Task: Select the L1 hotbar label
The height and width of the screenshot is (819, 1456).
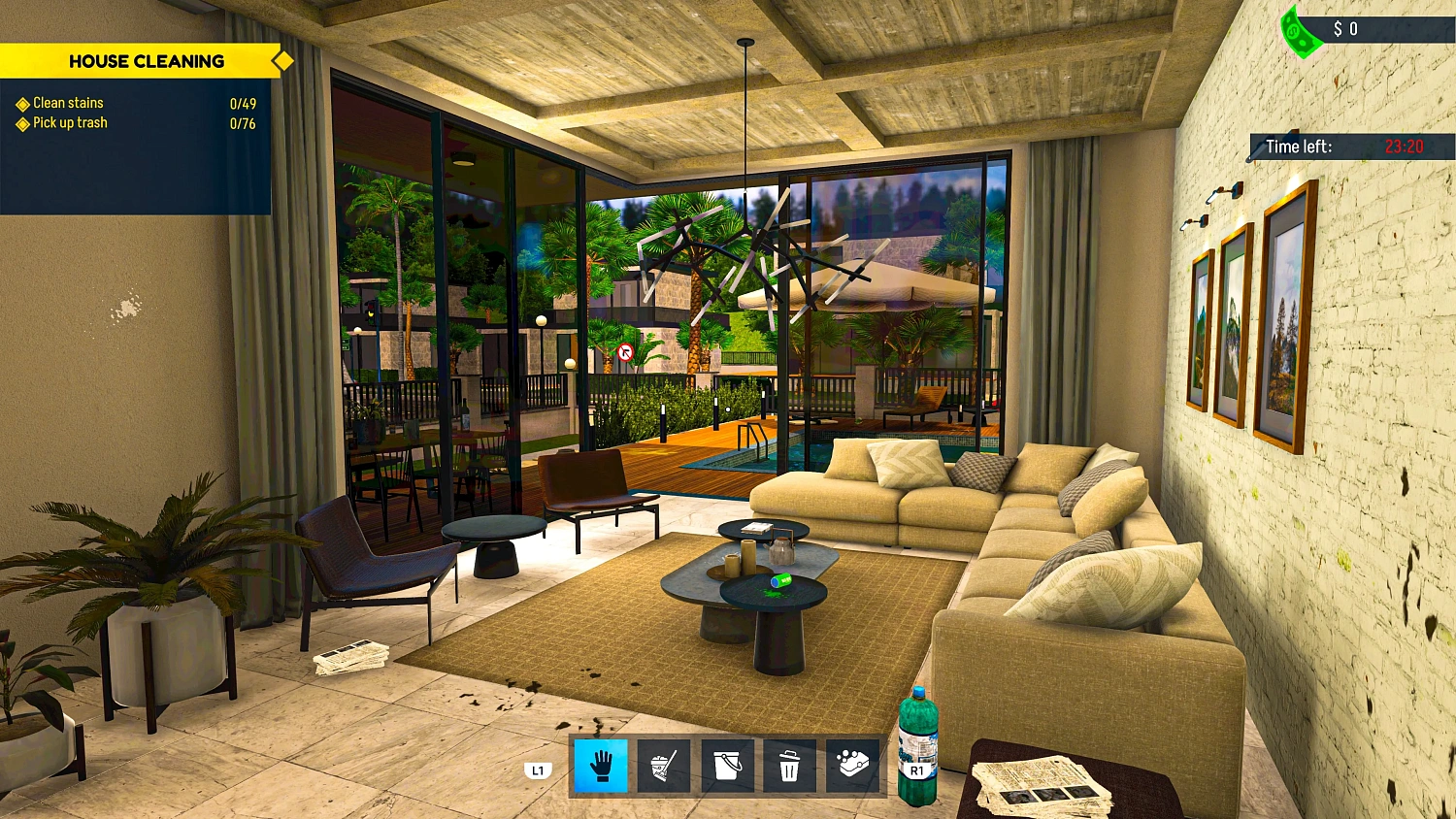Action: pos(537,770)
